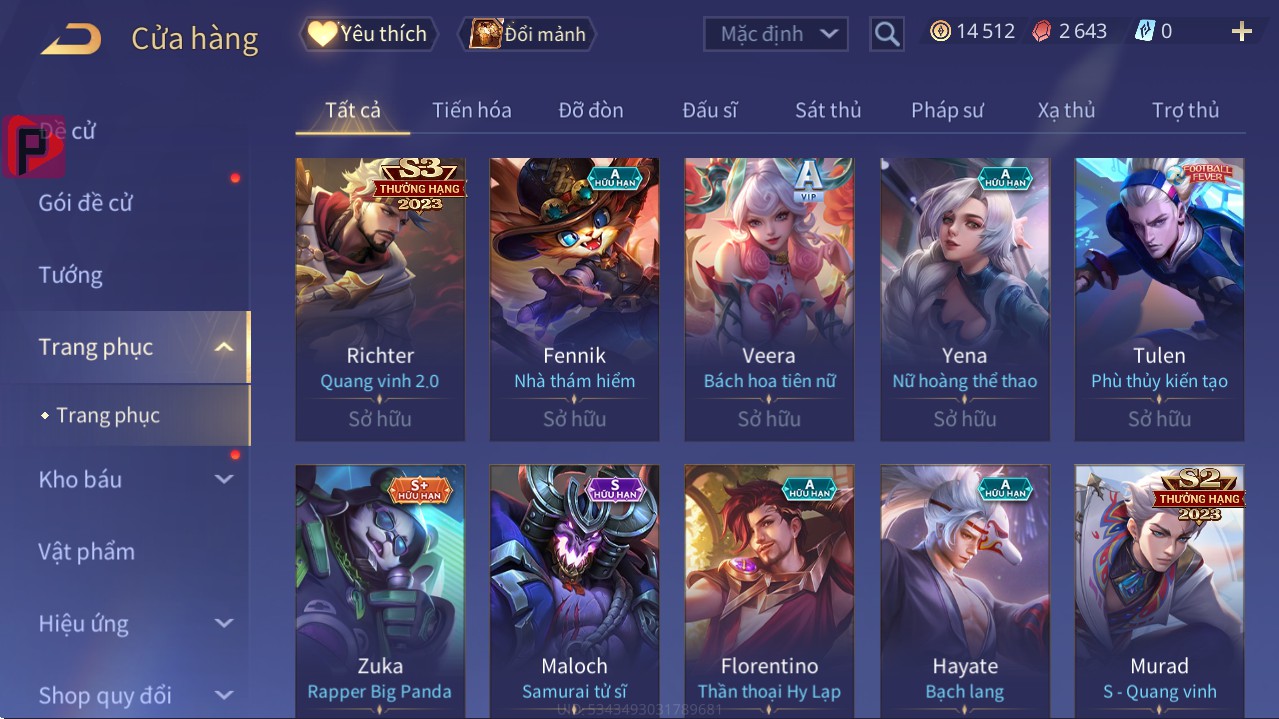Select the Richter Quang vinh 2.0 skin card
Viewport: 1279px width, 719px height.
point(380,299)
